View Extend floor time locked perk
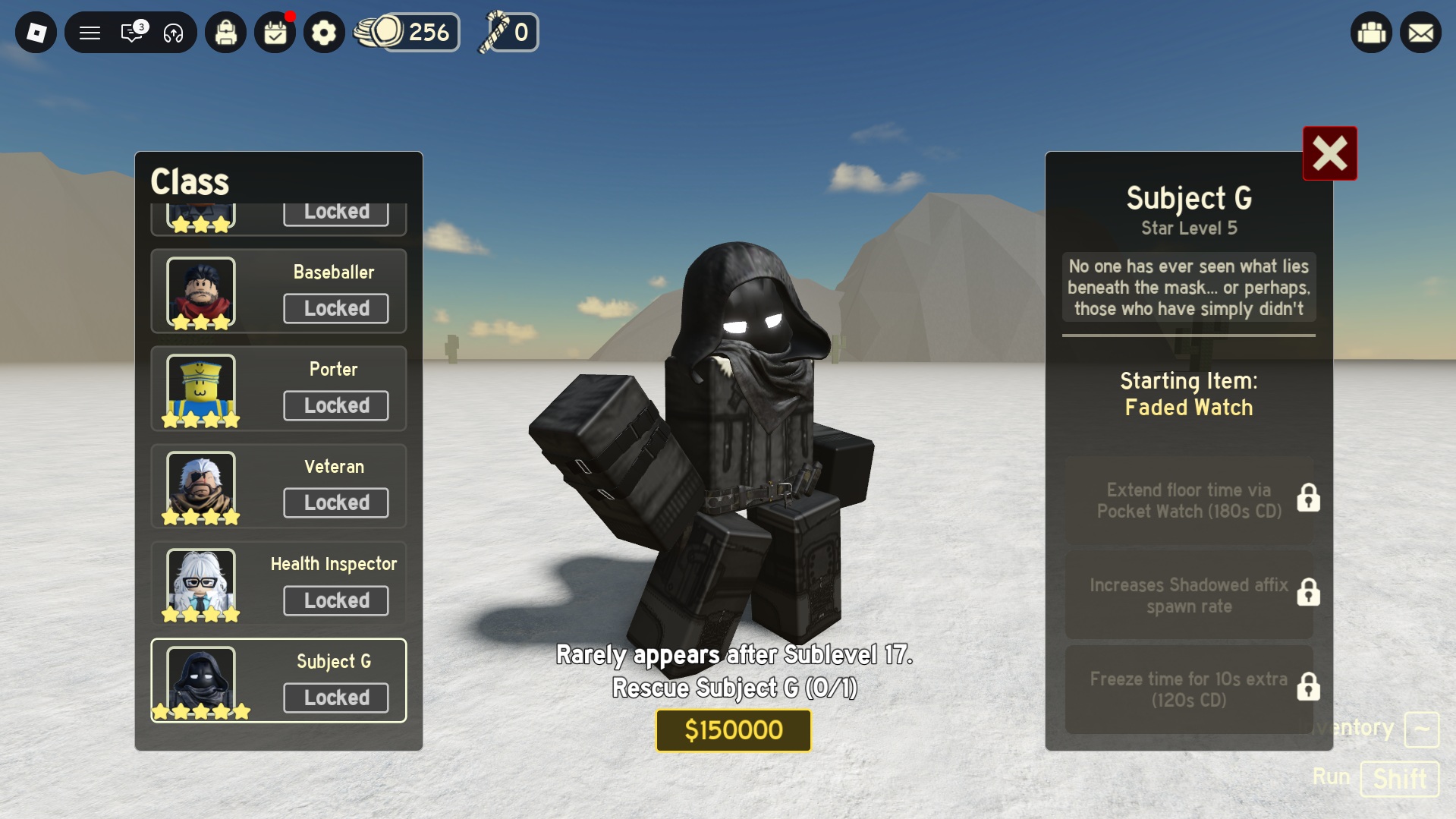Screen dimensions: 1456x819 coord(1189,500)
